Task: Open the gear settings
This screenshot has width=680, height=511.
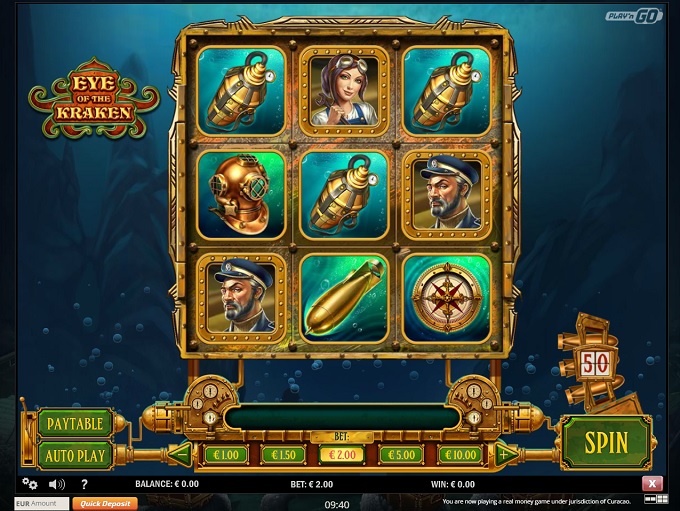Action: 29,483
